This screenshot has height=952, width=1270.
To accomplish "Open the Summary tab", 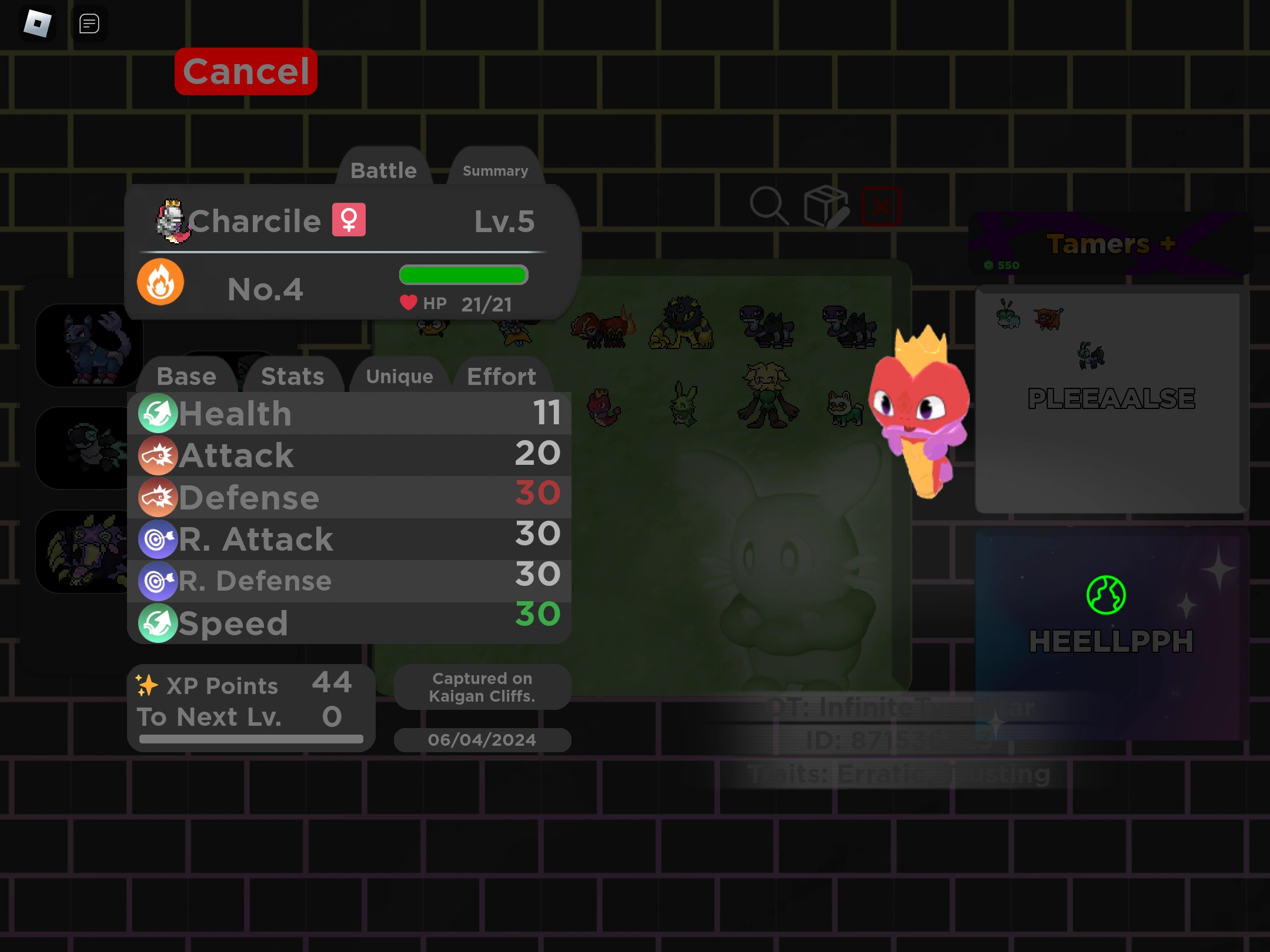I will coord(494,171).
